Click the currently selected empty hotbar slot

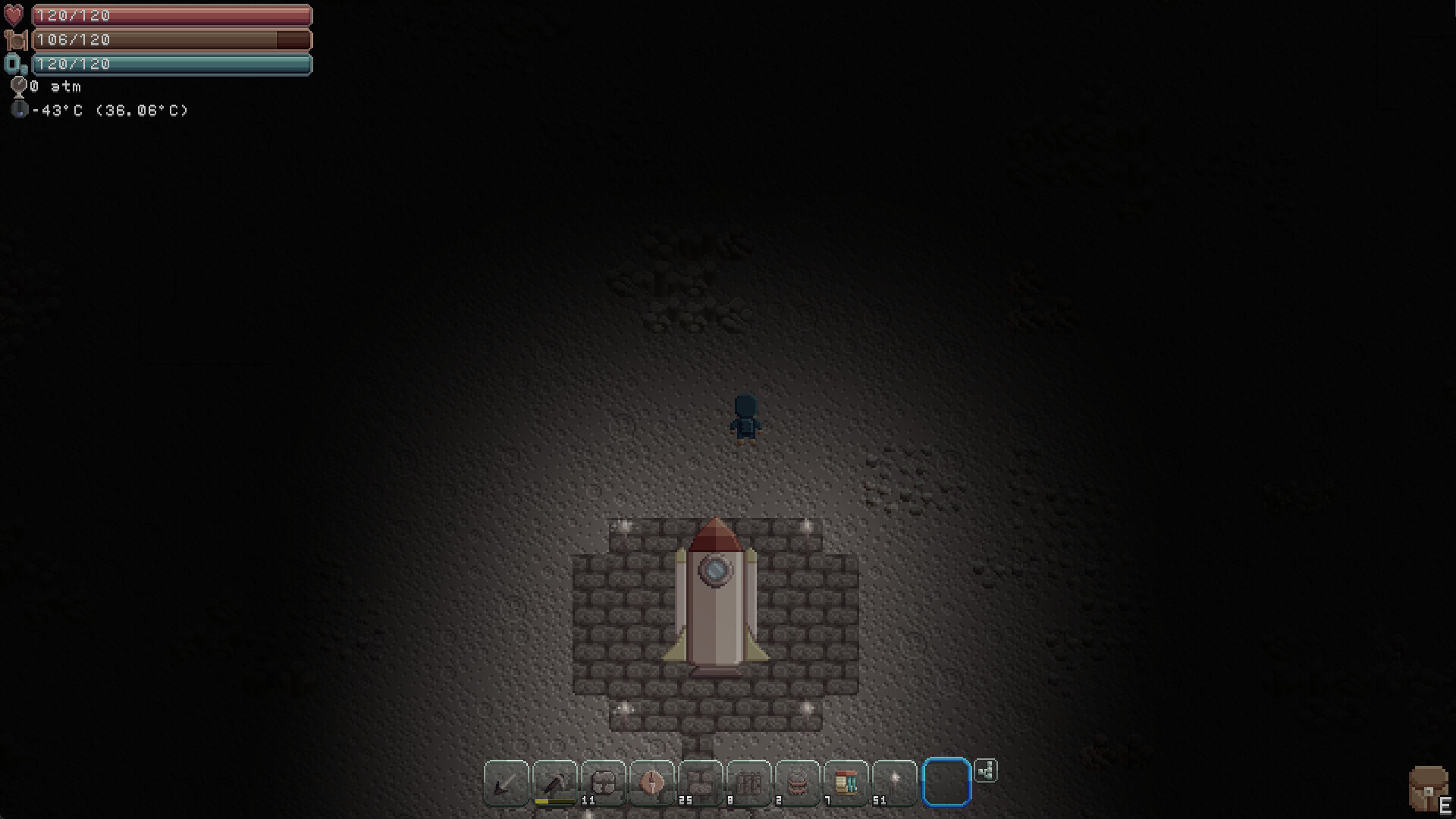946,783
